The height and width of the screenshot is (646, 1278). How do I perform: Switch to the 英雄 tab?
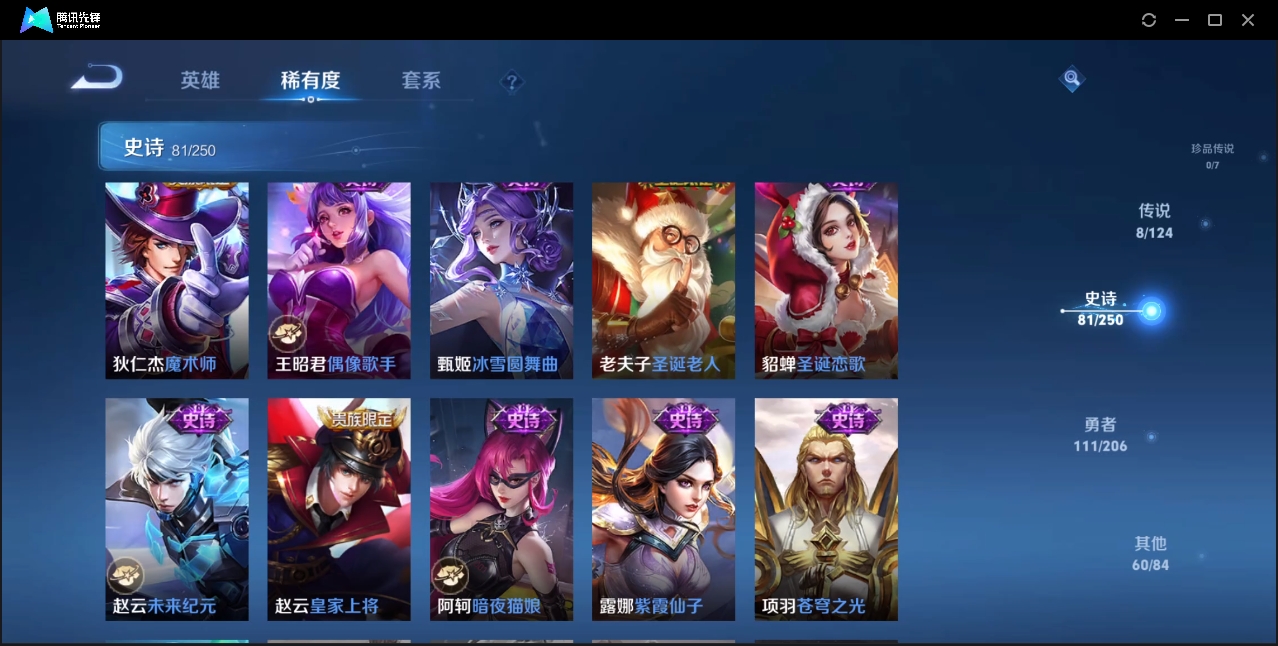point(200,80)
